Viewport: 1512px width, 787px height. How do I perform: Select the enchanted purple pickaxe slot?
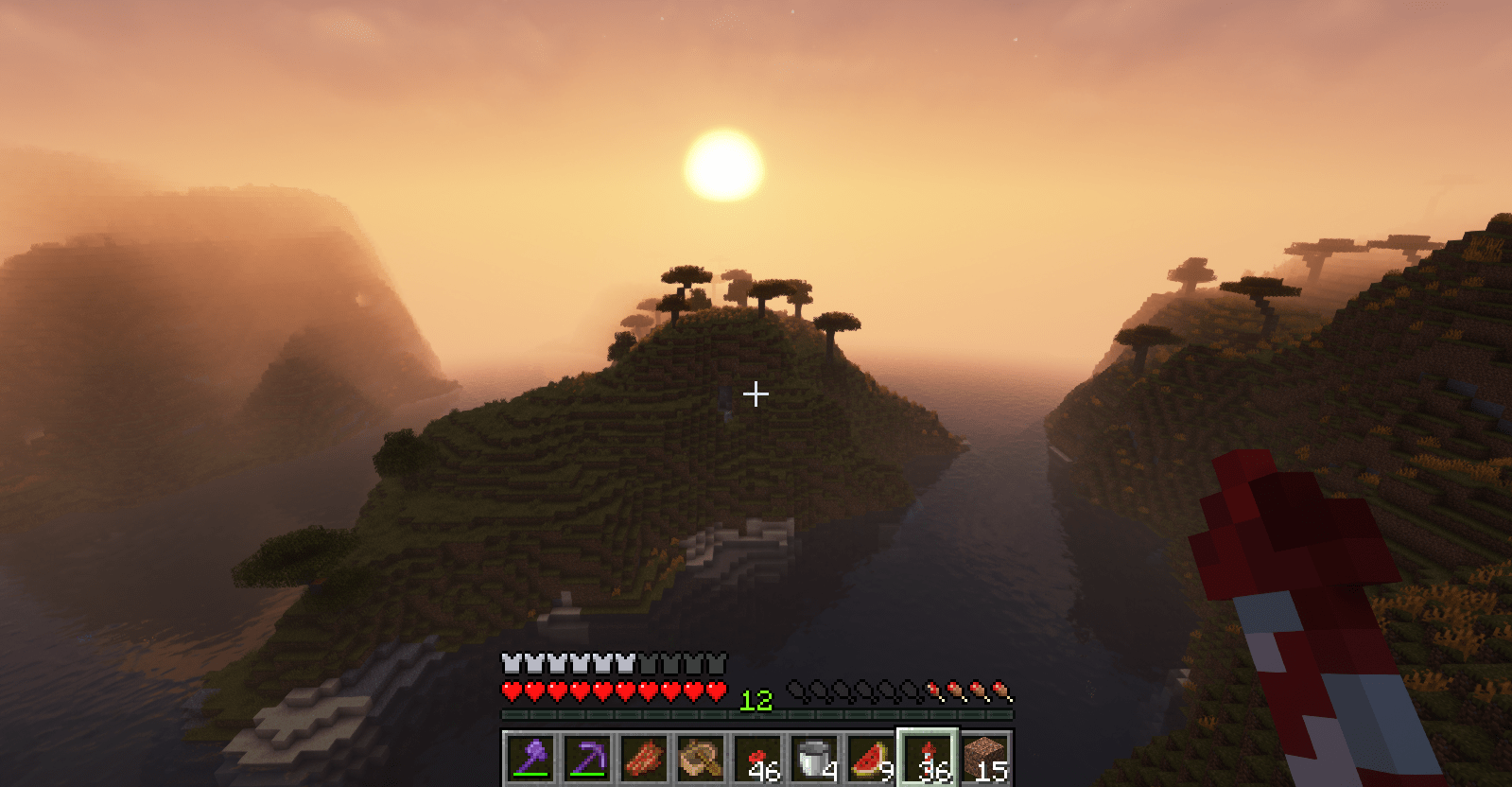(587, 758)
